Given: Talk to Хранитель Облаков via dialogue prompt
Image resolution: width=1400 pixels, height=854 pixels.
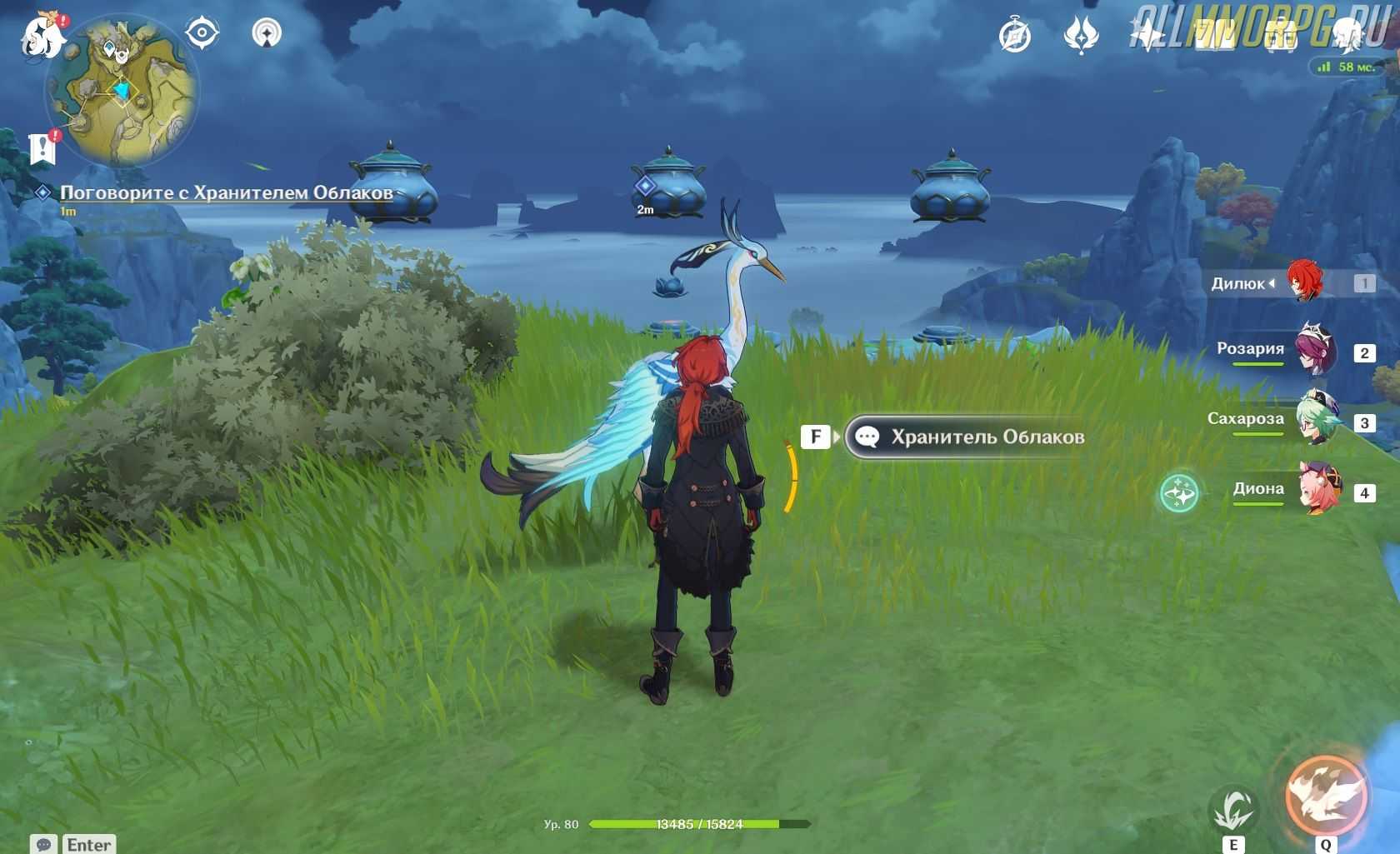Looking at the screenshot, I should [965, 437].
